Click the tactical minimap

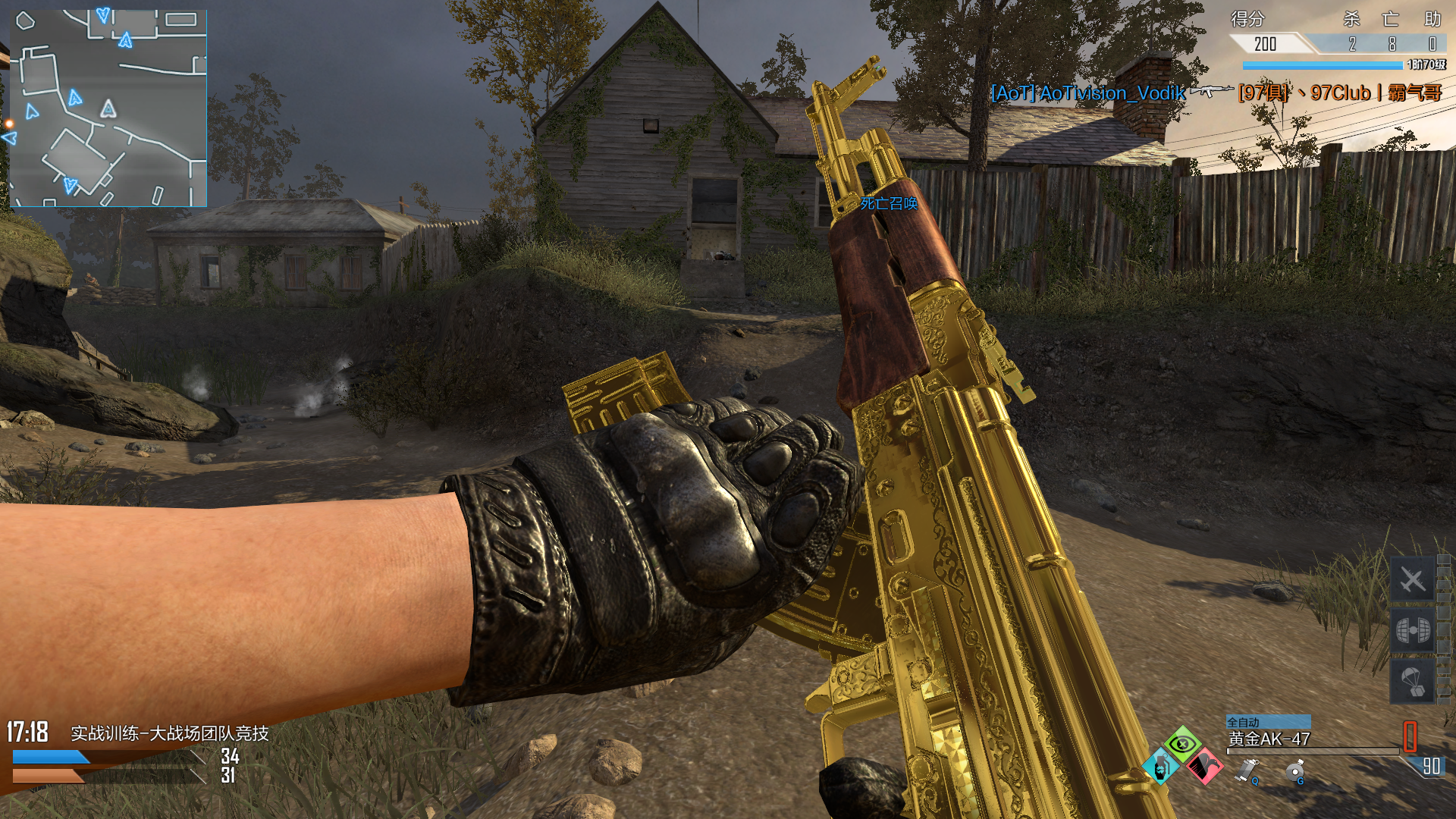click(x=108, y=108)
